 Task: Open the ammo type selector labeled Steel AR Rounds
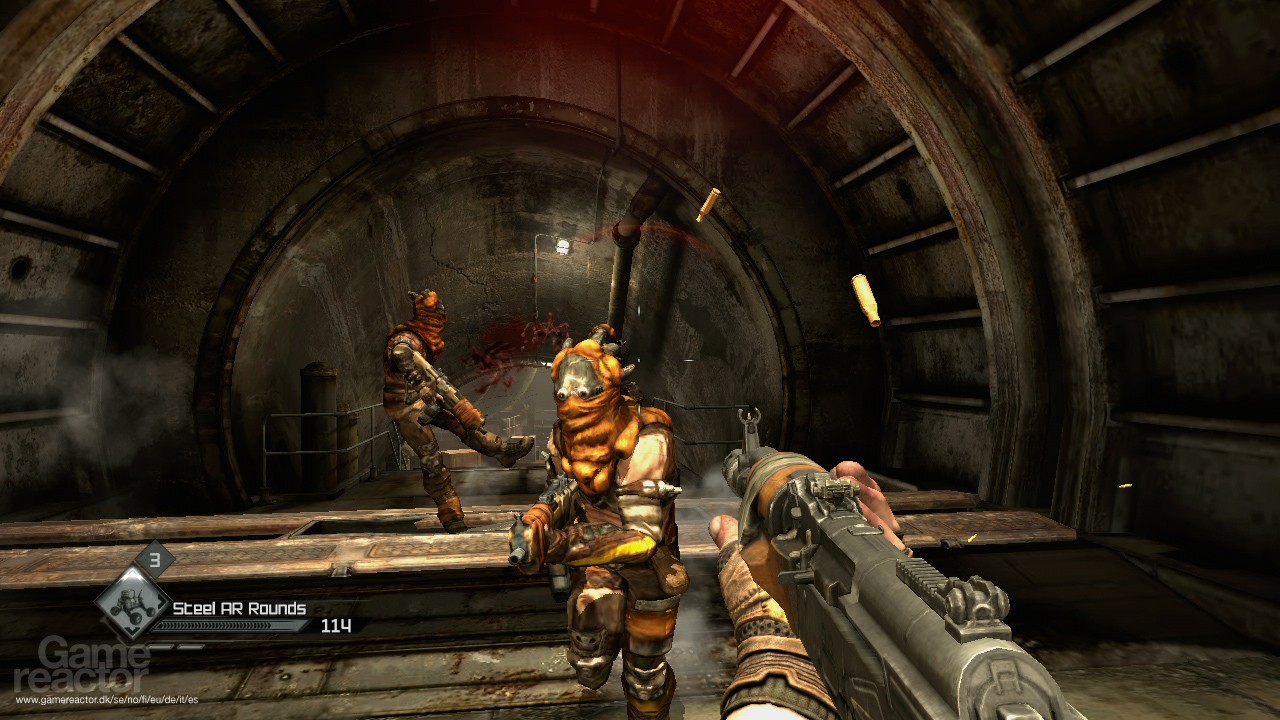(x=238, y=609)
